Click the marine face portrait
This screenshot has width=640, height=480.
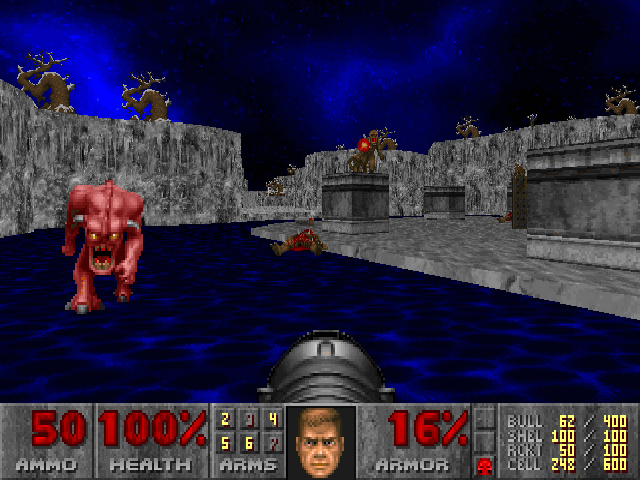click(x=320, y=442)
